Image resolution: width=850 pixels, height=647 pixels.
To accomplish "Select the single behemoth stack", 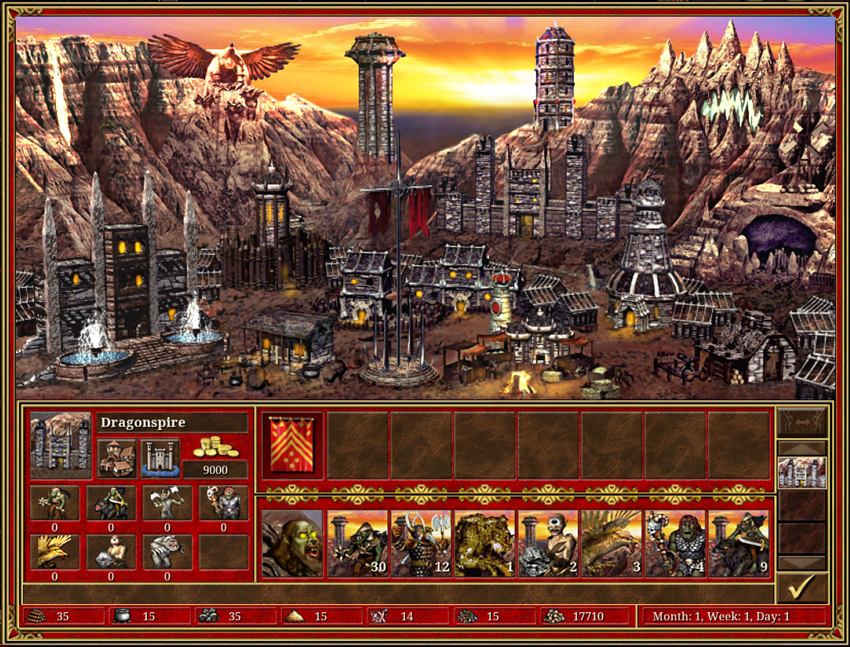I will point(485,543).
